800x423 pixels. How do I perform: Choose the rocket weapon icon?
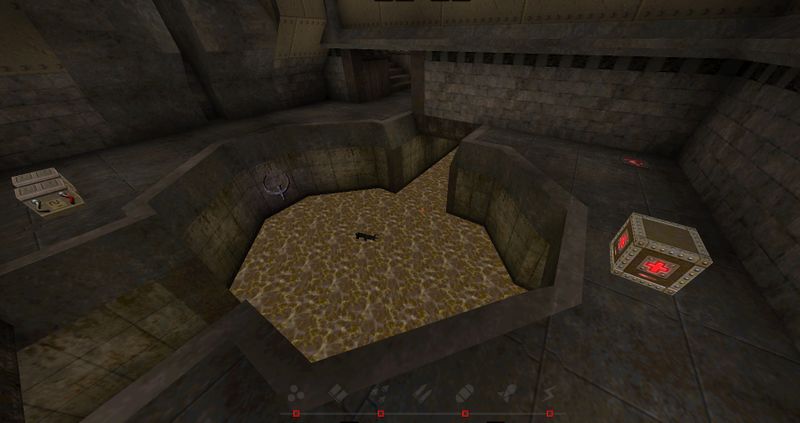point(506,394)
